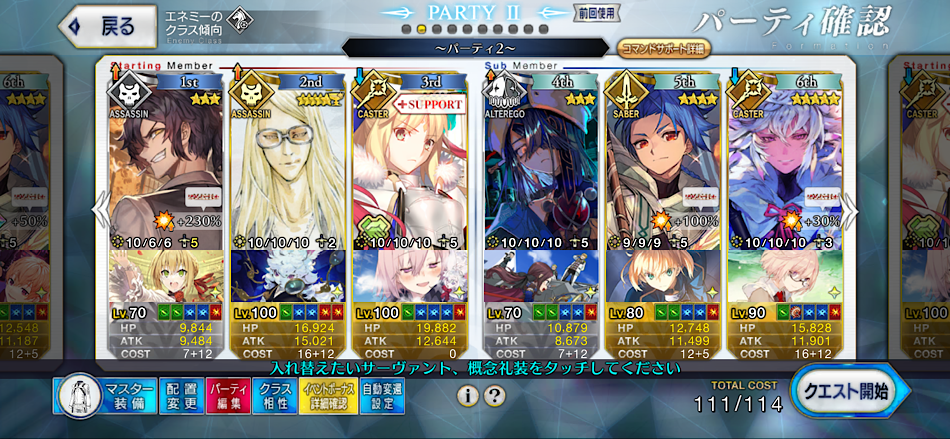Open the enemy class tendency info
The height and width of the screenshot is (439, 950).
[205, 27]
